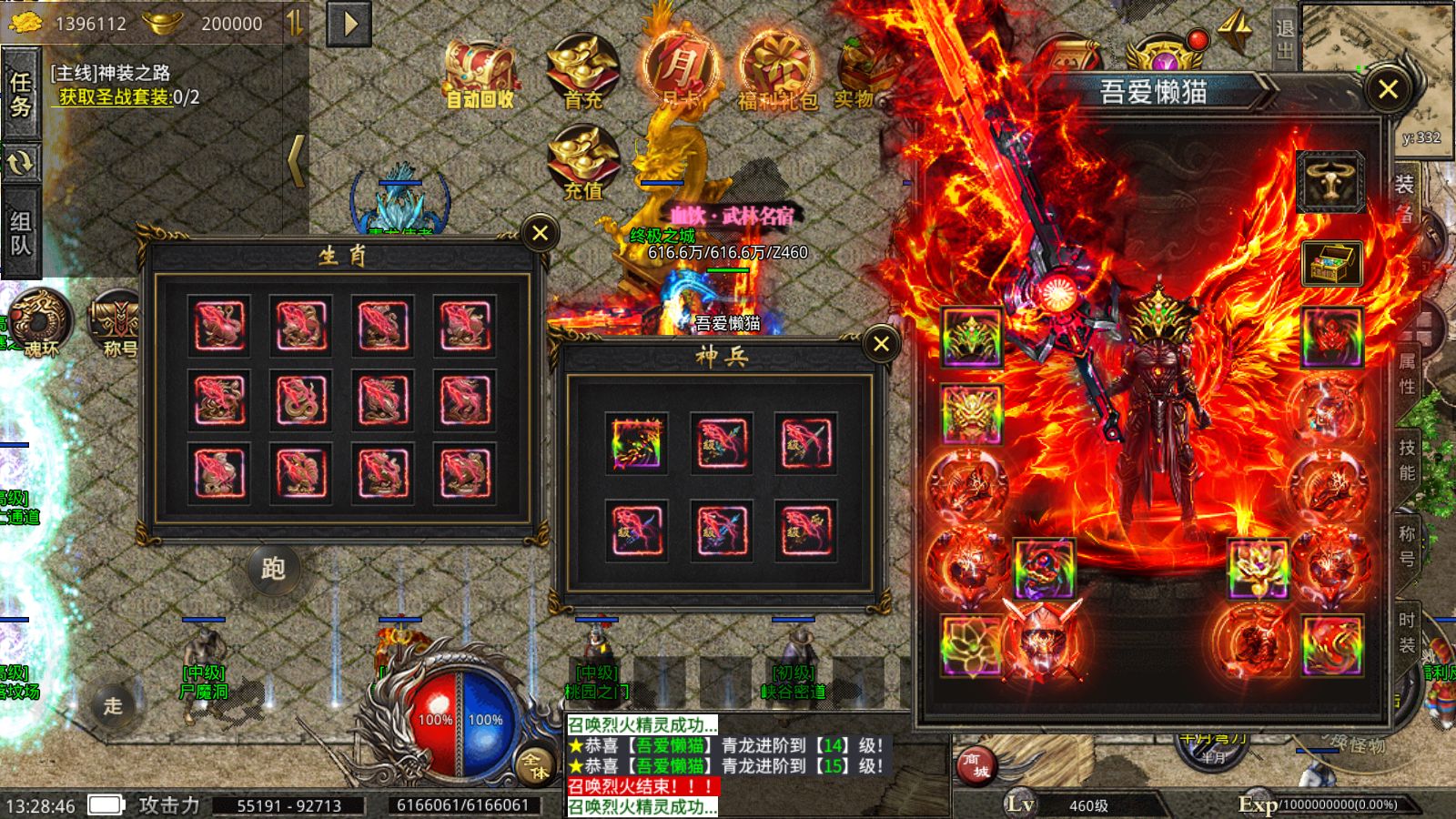Open the treasure chest icon in character panel
Screen dimensions: 1456x819
tap(1331, 262)
